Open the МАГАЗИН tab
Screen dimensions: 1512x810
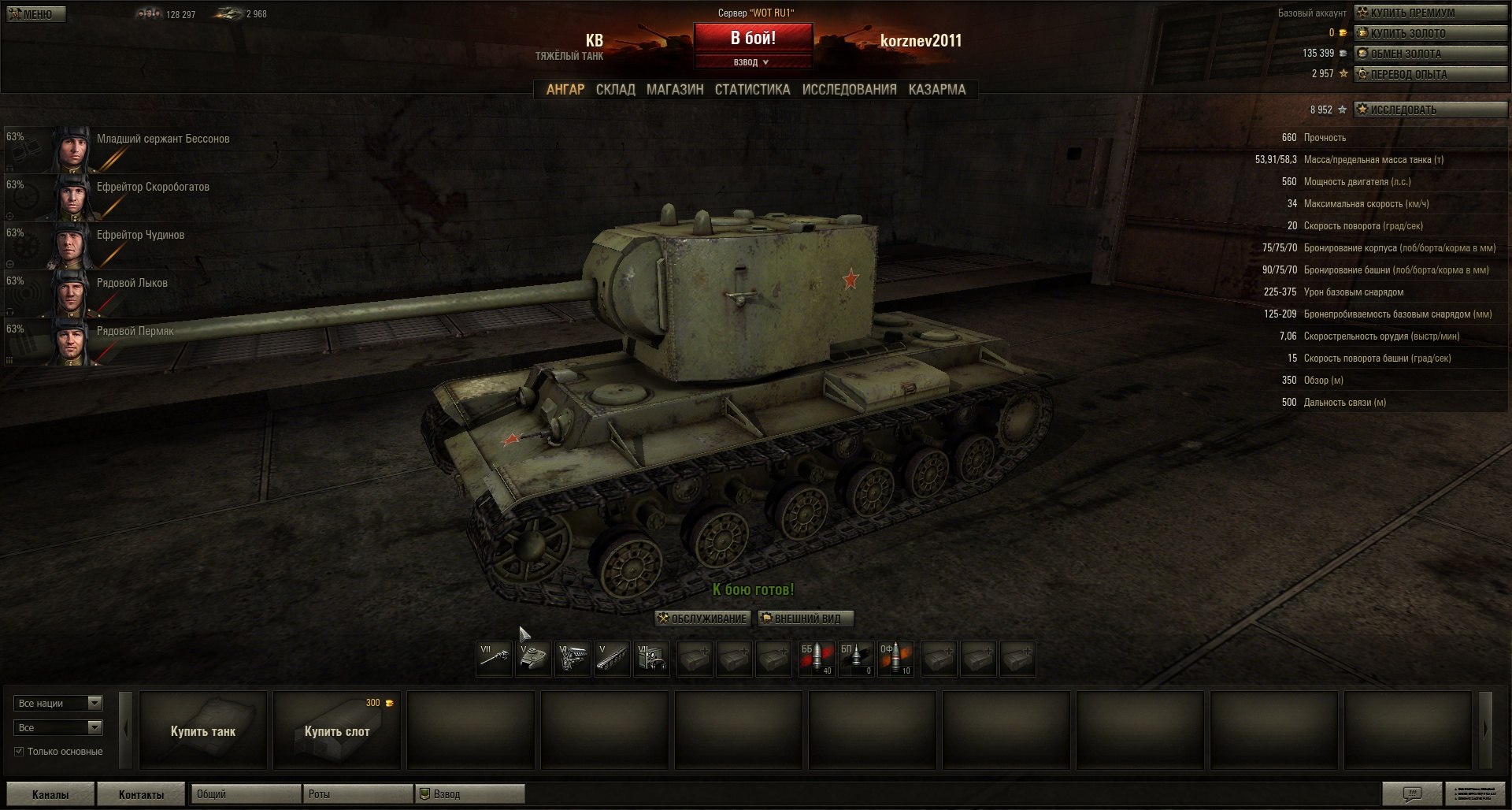[x=675, y=90]
